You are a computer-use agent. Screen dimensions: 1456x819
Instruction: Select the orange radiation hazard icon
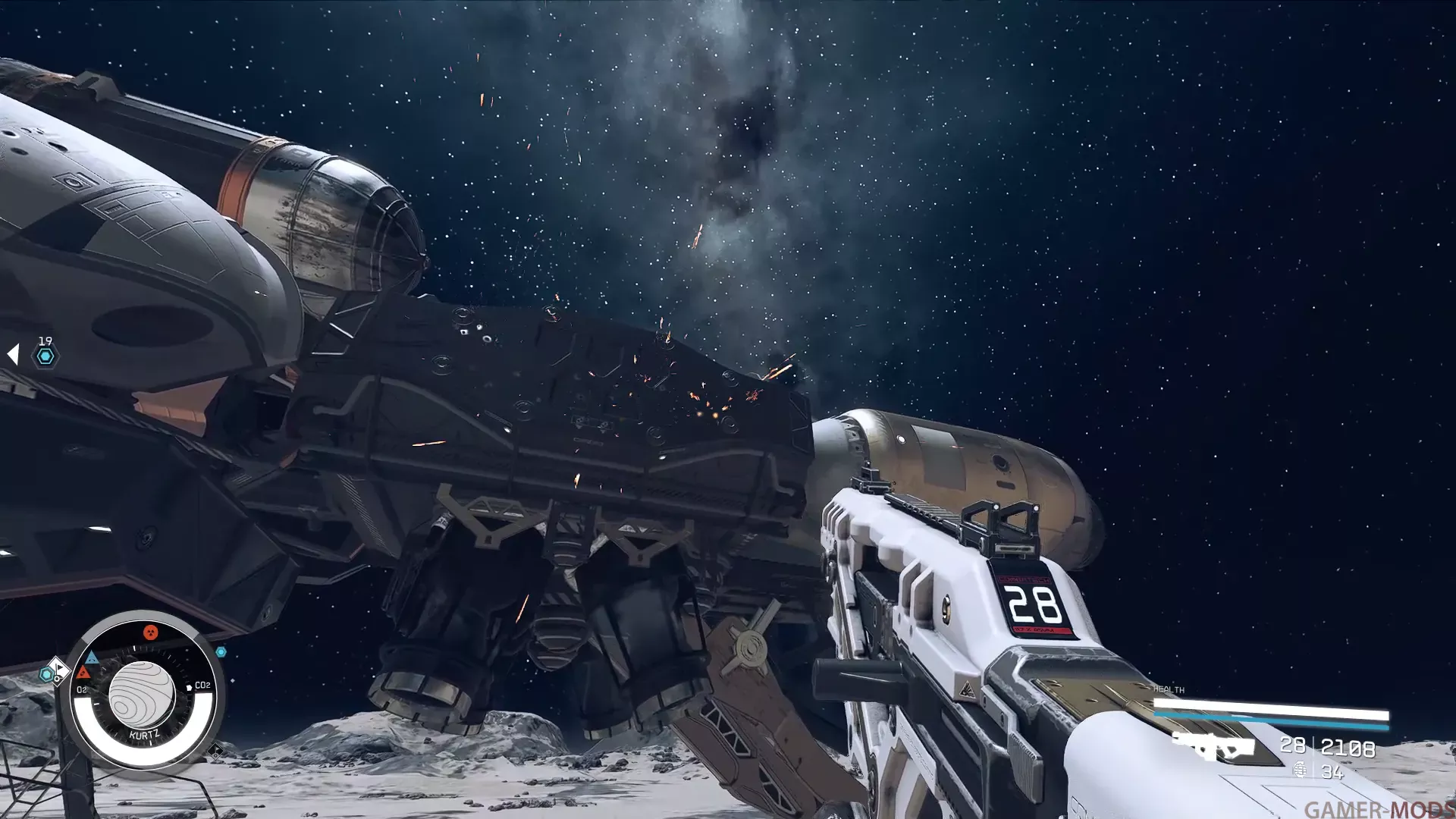point(150,632)
